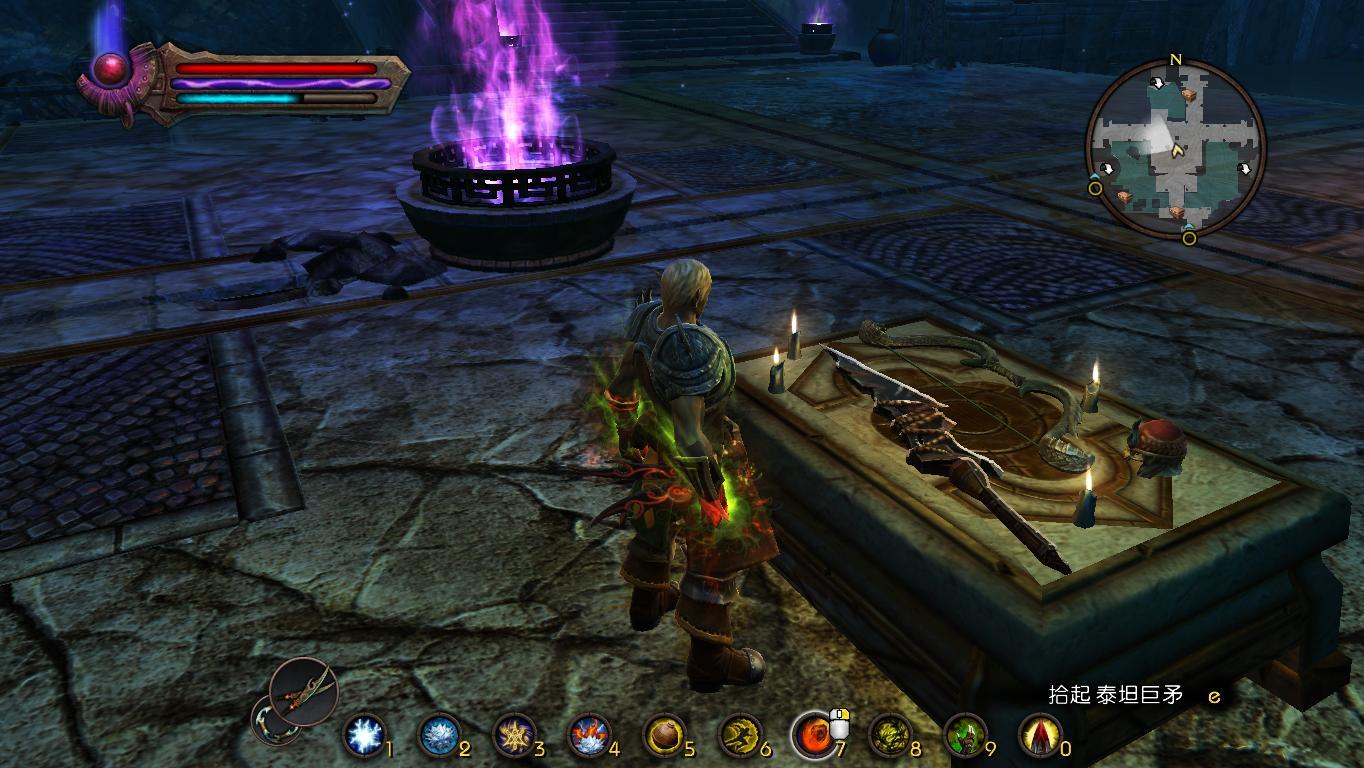
Task: Click the yellow player arrow on the minimap
Action: (1178, 151)
